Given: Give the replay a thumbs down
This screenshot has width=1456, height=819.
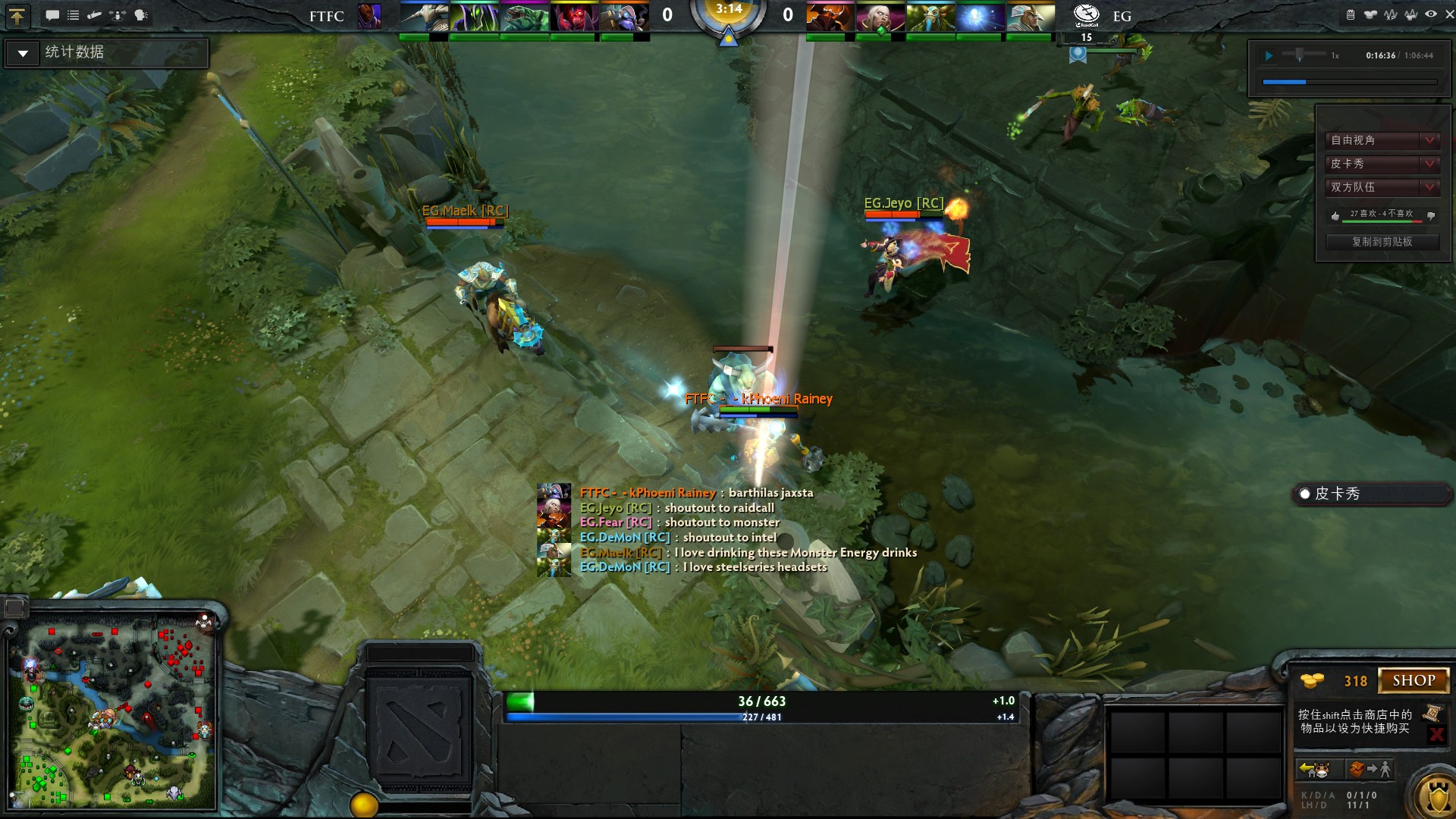Looking at the screenshot, I should [x=1431, y=216].
